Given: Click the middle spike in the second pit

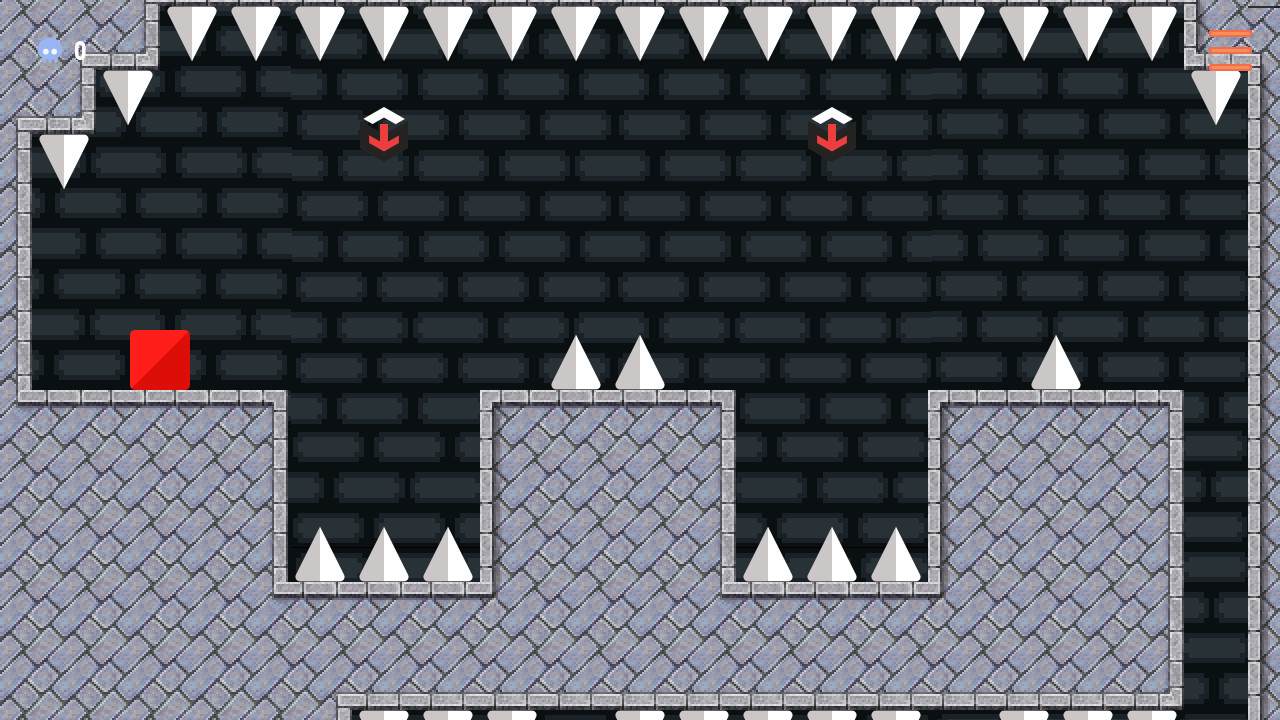Looking at the screenshot, I should tap(830, 555).
